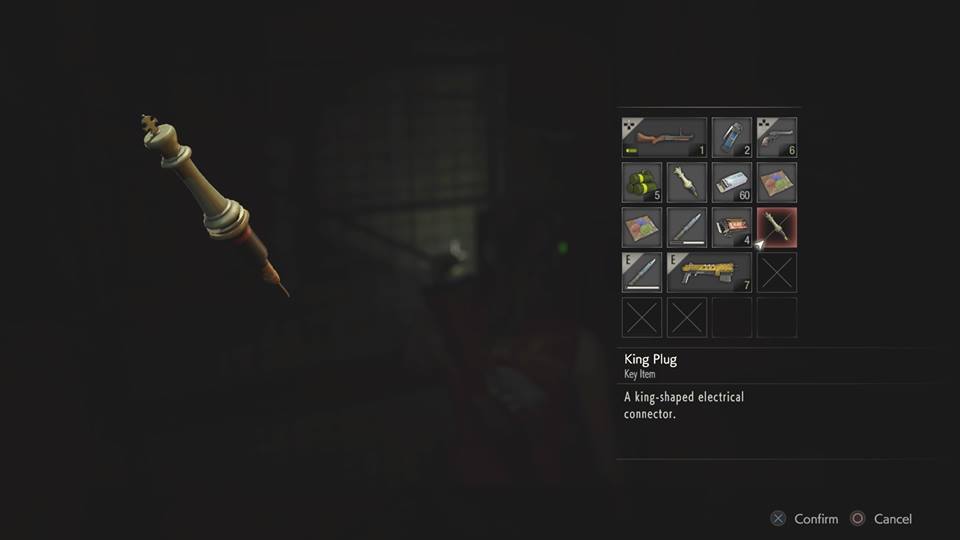Select the grenade launcher slot
The height and width of the screenshot is (540, 960).
[664, 137]
